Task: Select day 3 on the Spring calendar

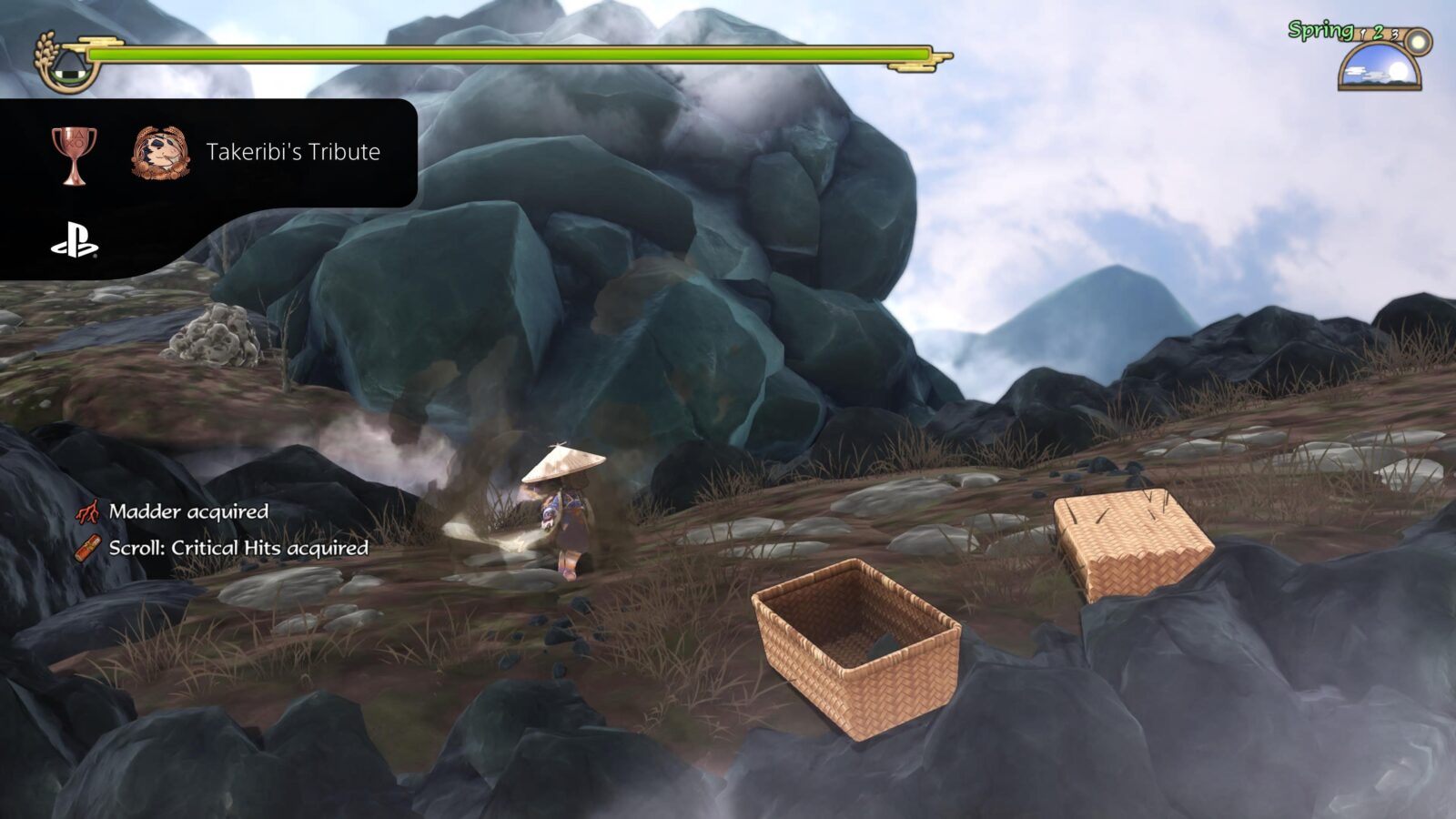Action: point(1395,35)
